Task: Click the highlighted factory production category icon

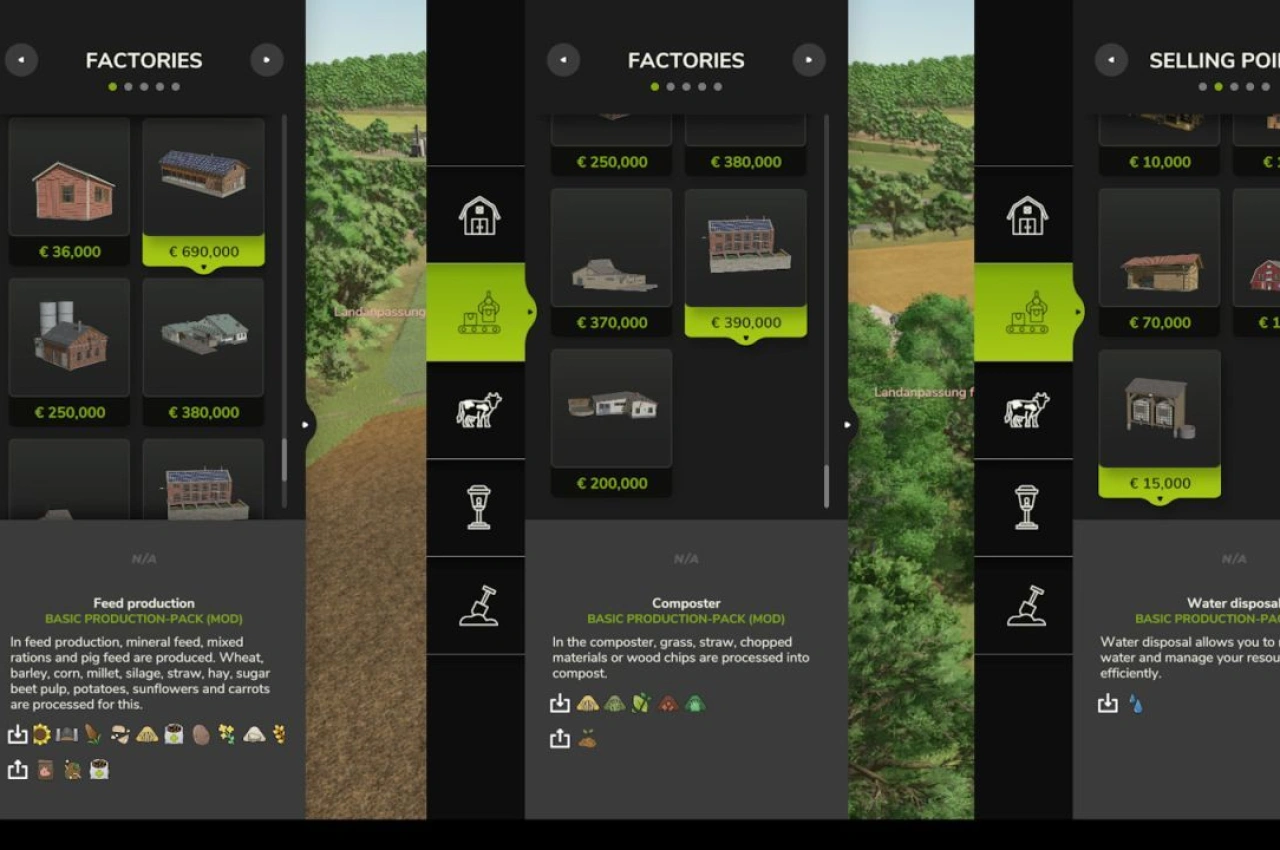Action: coord(477,310)
